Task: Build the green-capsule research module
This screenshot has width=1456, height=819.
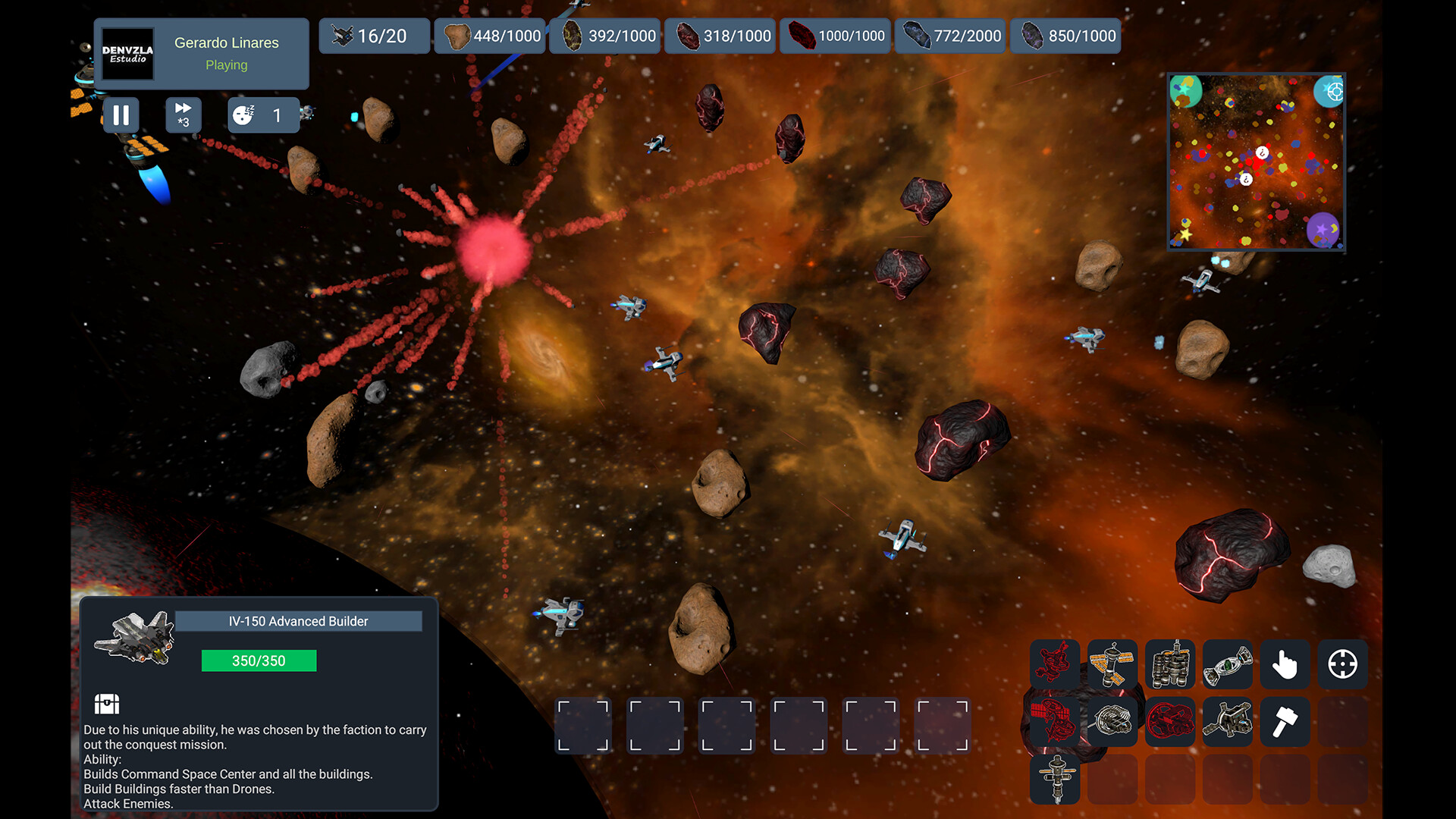Action: point(1228,665)
